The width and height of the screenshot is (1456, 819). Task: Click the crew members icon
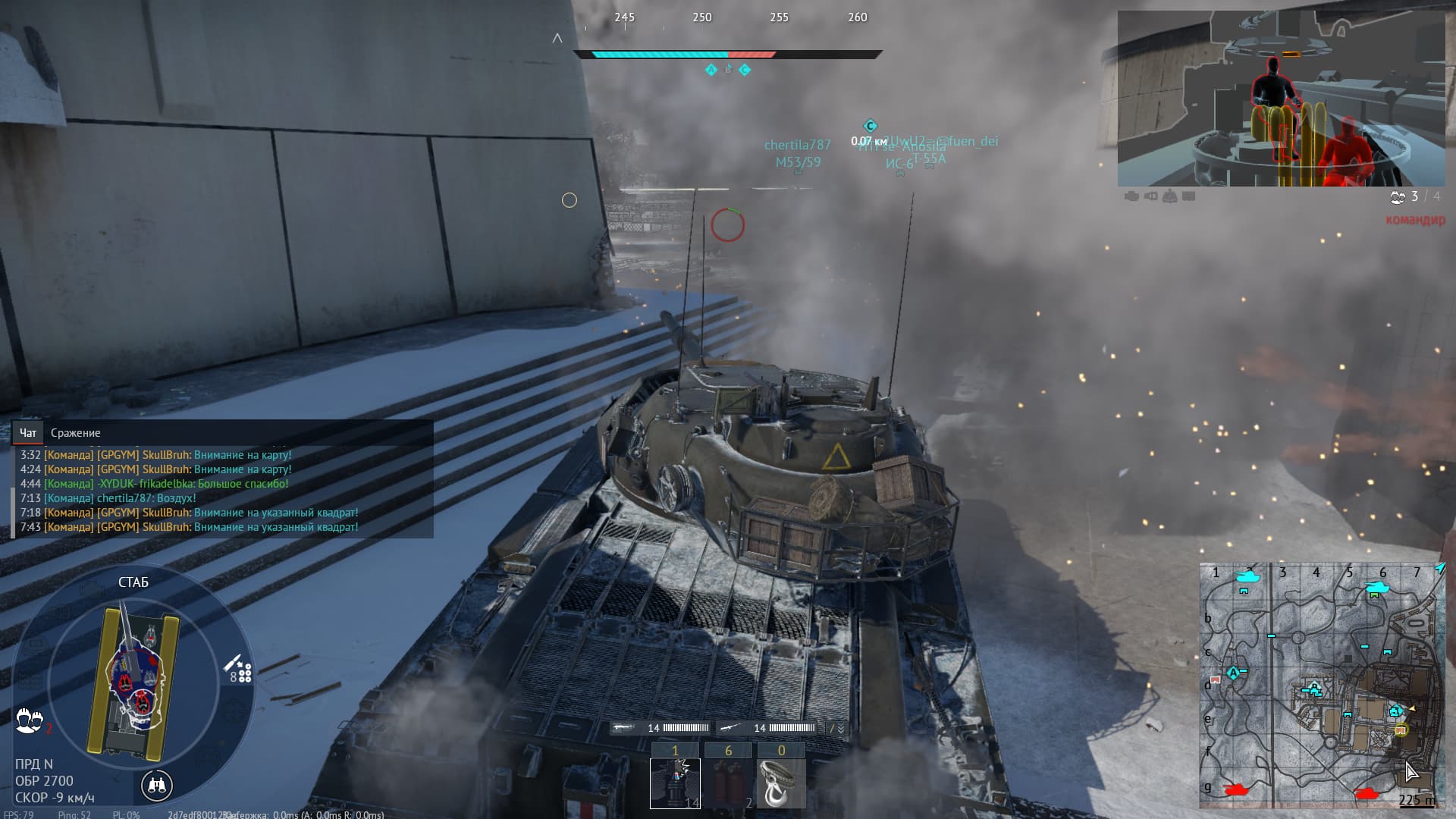point(29,720)
